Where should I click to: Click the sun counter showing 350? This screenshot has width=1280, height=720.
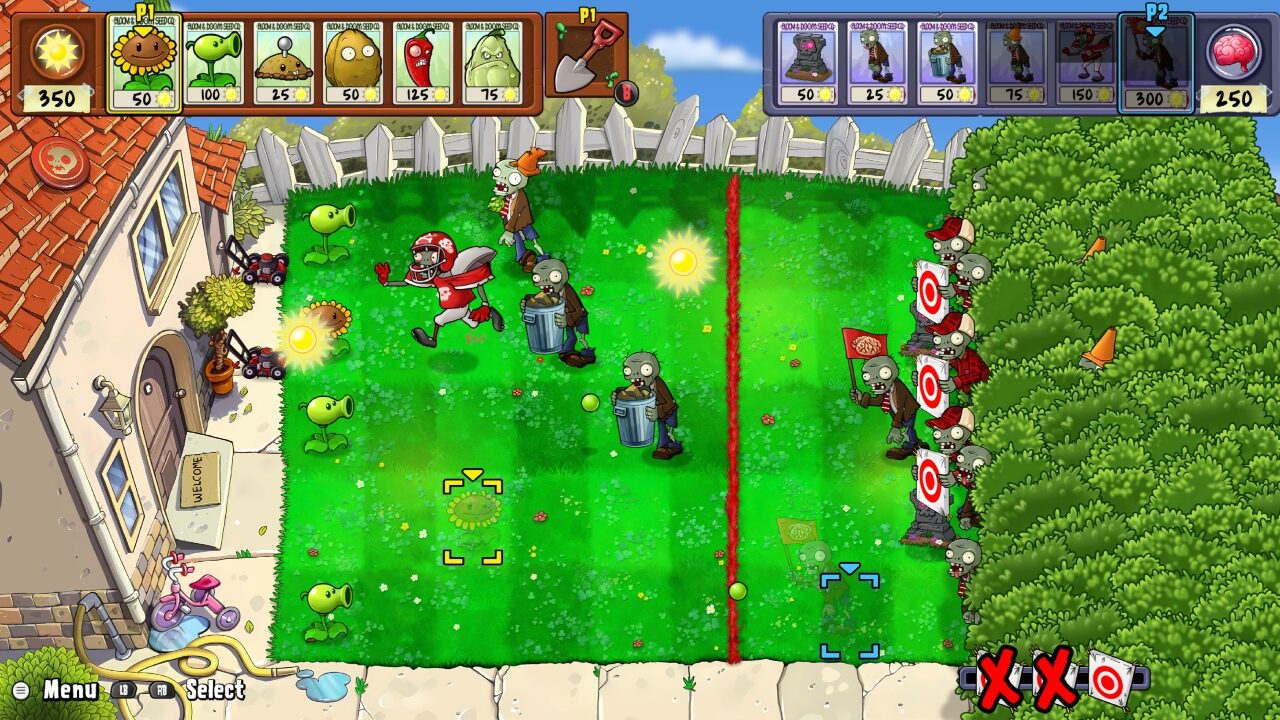click(x=60, y=96)
